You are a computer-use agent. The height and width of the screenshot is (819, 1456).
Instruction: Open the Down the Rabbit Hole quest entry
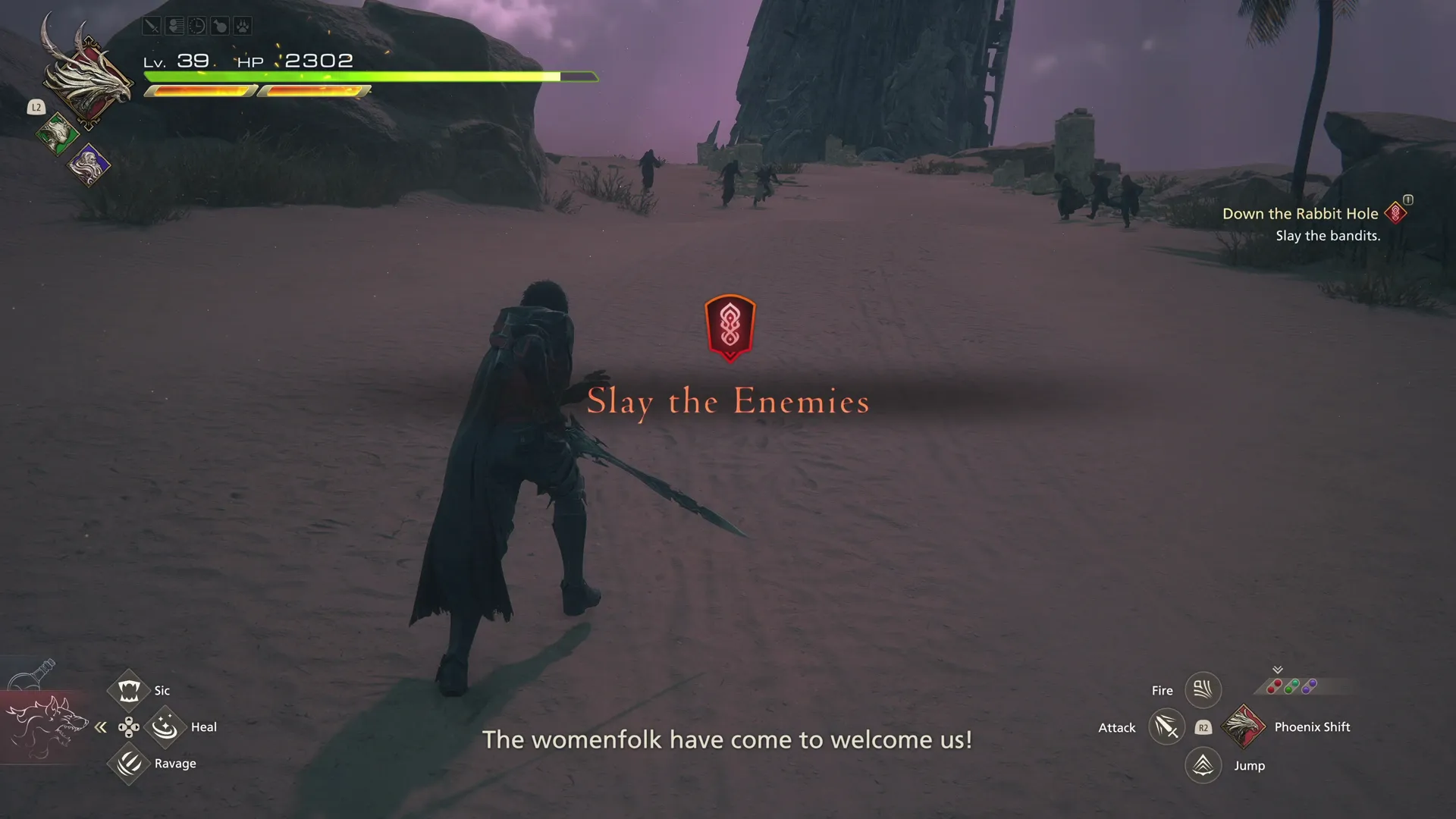pyautogui.click(x=1302, y=214)
